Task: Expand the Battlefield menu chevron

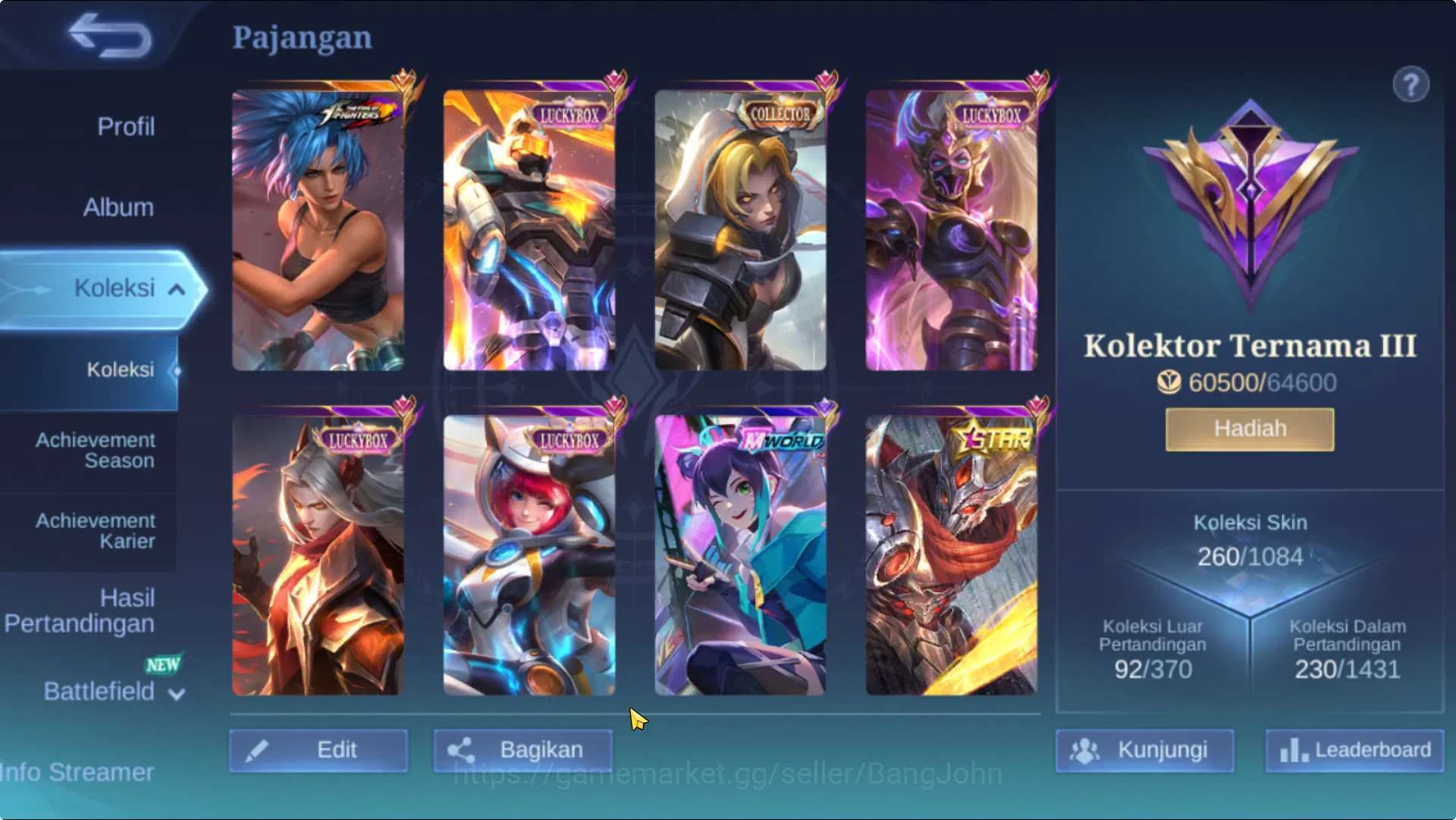Action: click(x=176, y=693)
